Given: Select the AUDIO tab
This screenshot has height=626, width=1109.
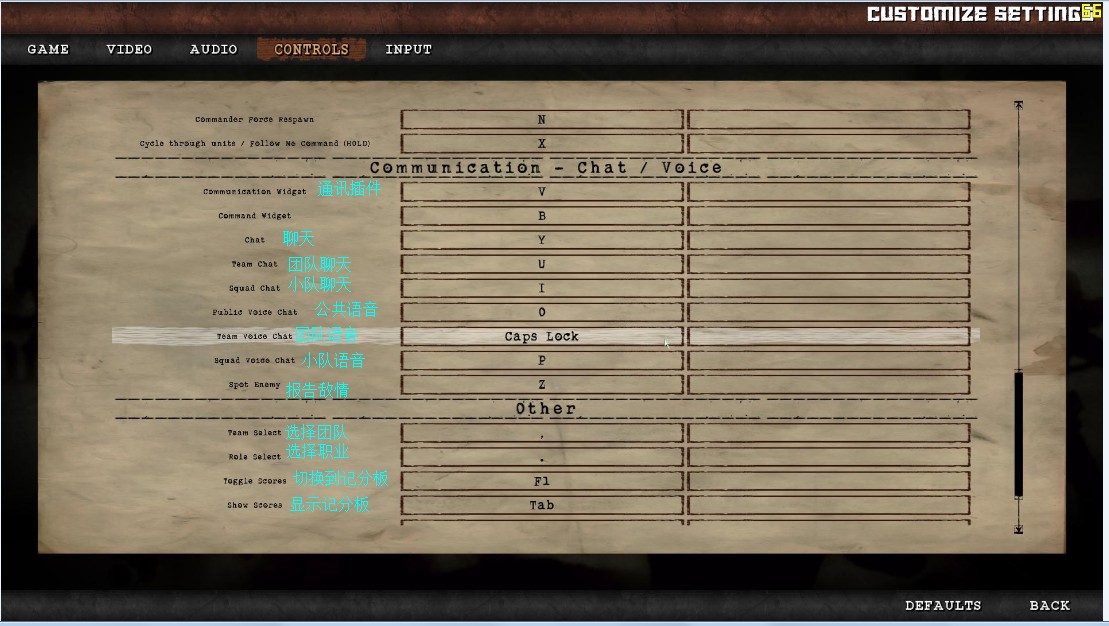Looking at the screenshot, I should click(213, 49).
